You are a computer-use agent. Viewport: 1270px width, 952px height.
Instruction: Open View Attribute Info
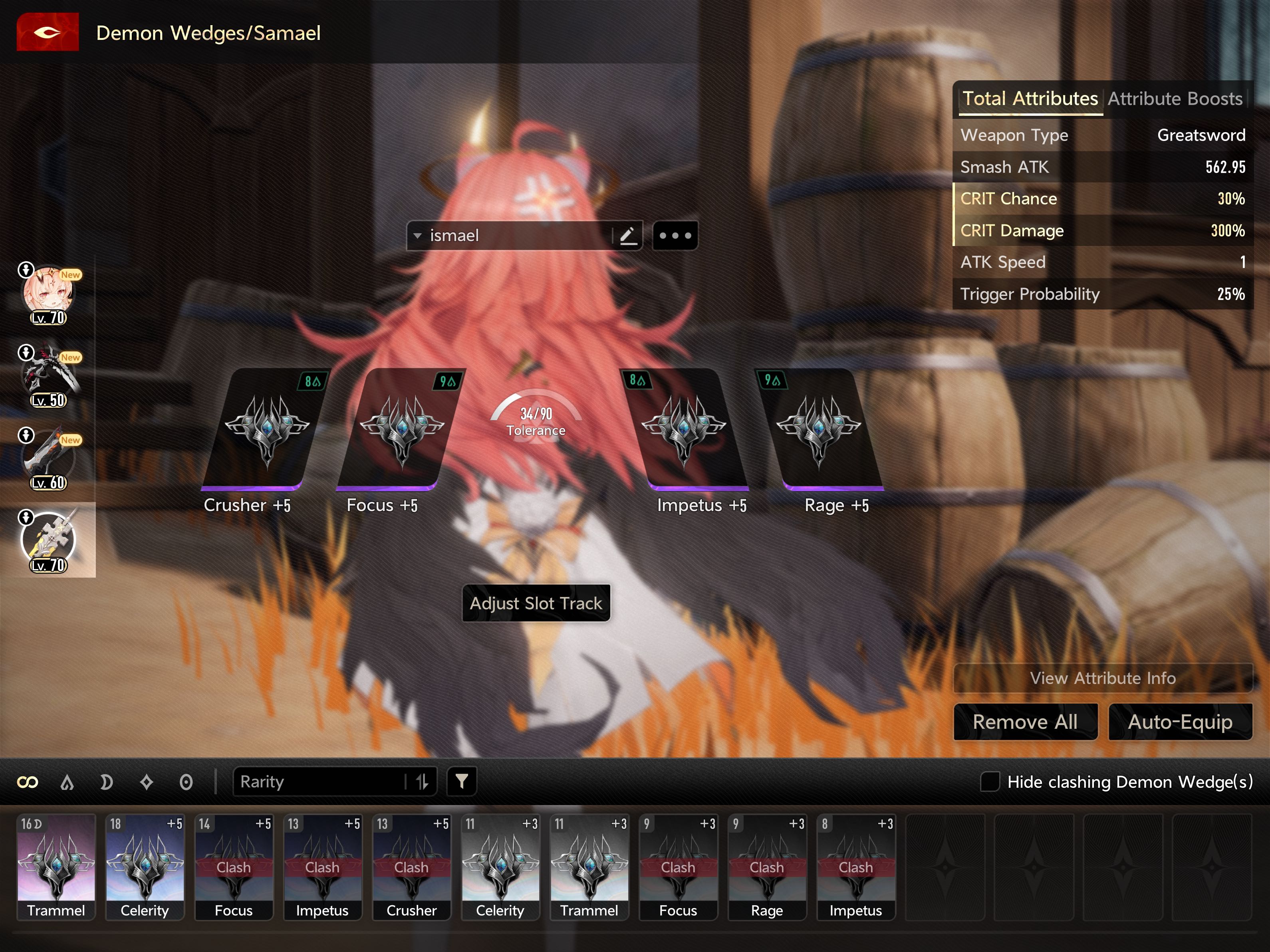click(1102, 678)
